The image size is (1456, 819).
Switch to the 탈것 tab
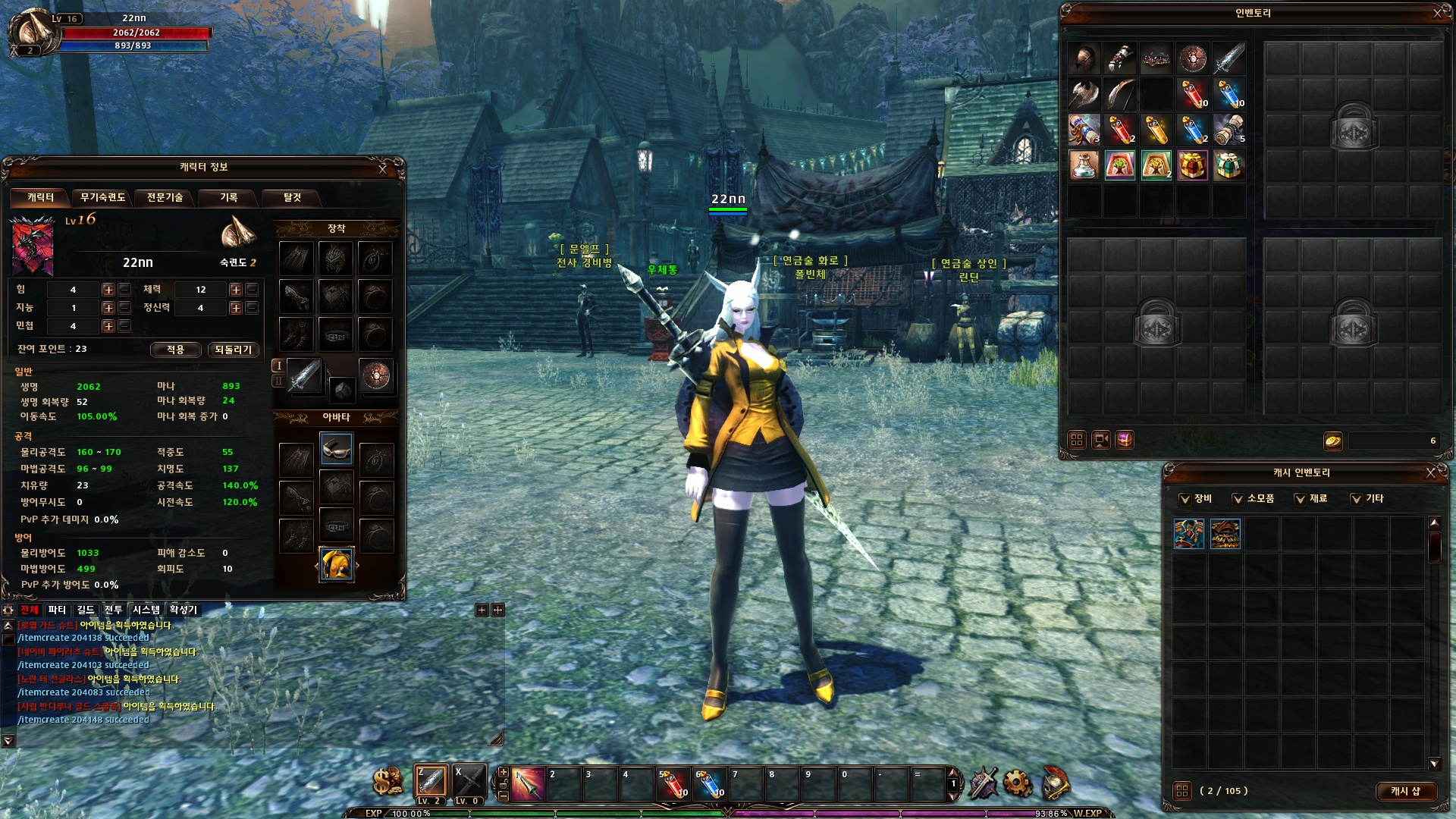[x=292, y=198]
